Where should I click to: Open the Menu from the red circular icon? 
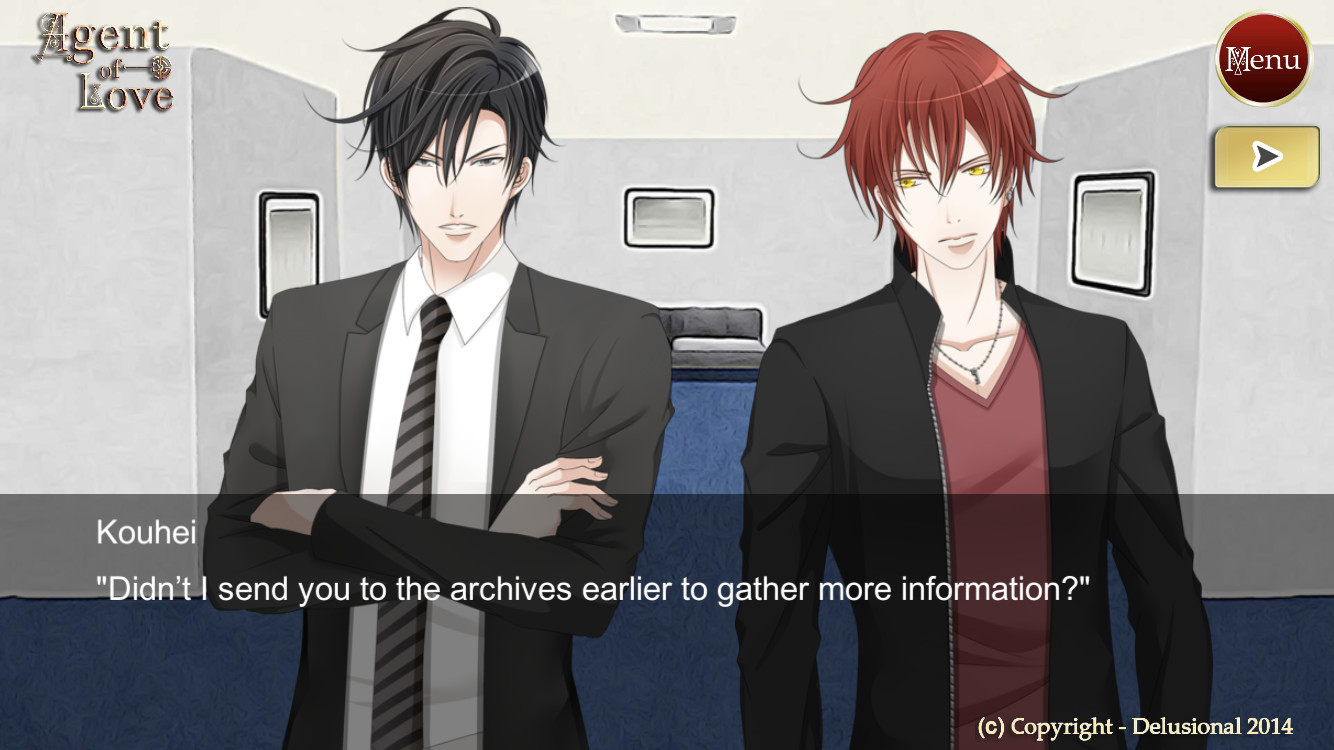(x=1264, y=58)
